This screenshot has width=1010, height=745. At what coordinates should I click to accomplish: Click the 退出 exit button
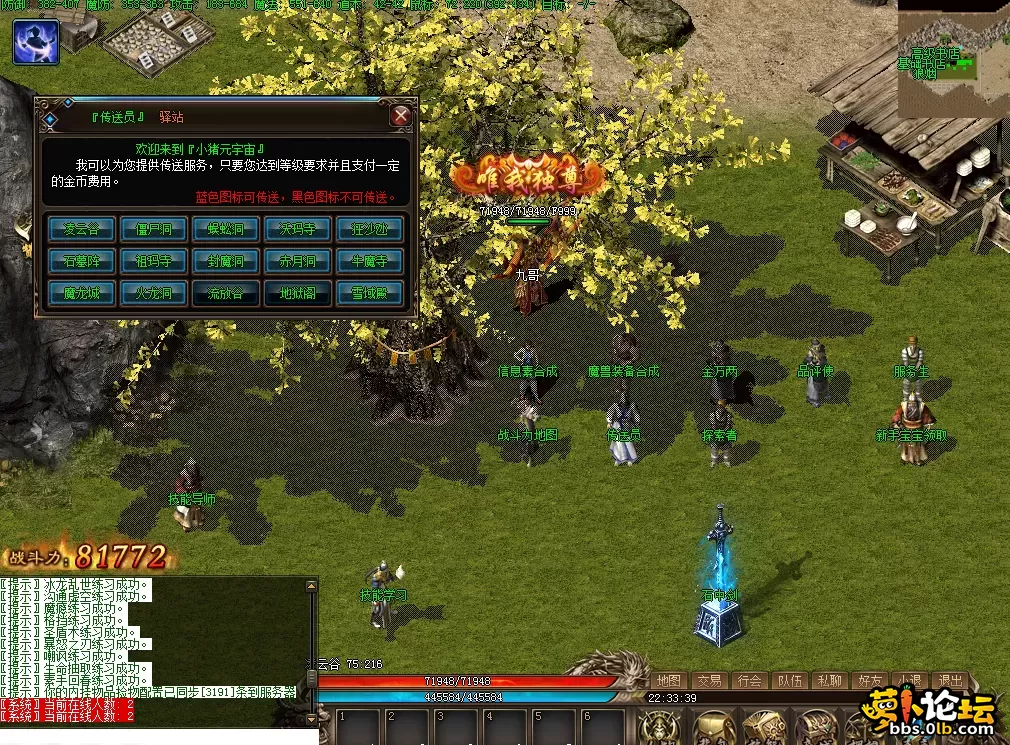coord(949,680)
